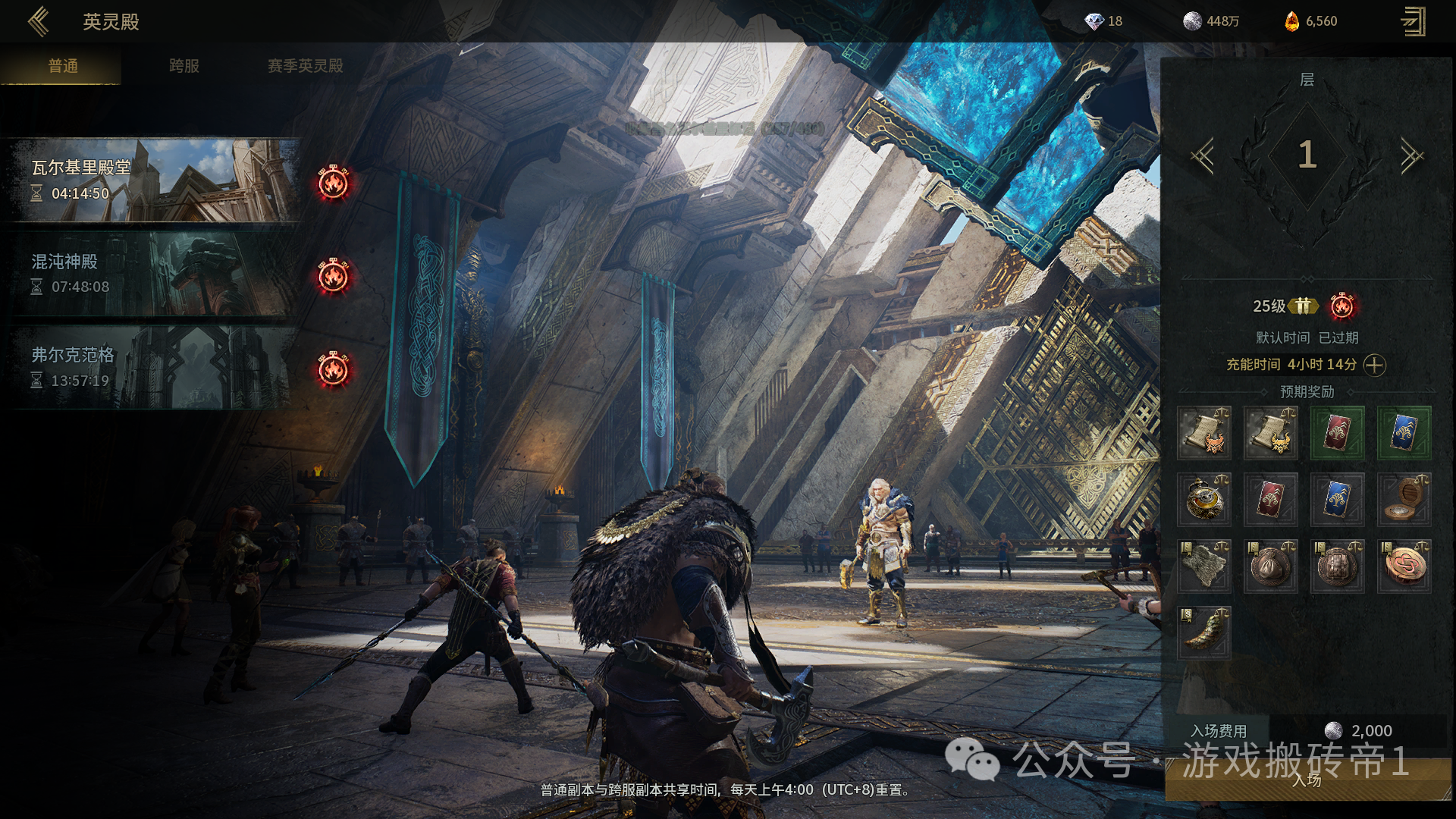Screen dimensions: 1456x819
Task: Check the gold pocket watch reward
Action: point(1204,500)
